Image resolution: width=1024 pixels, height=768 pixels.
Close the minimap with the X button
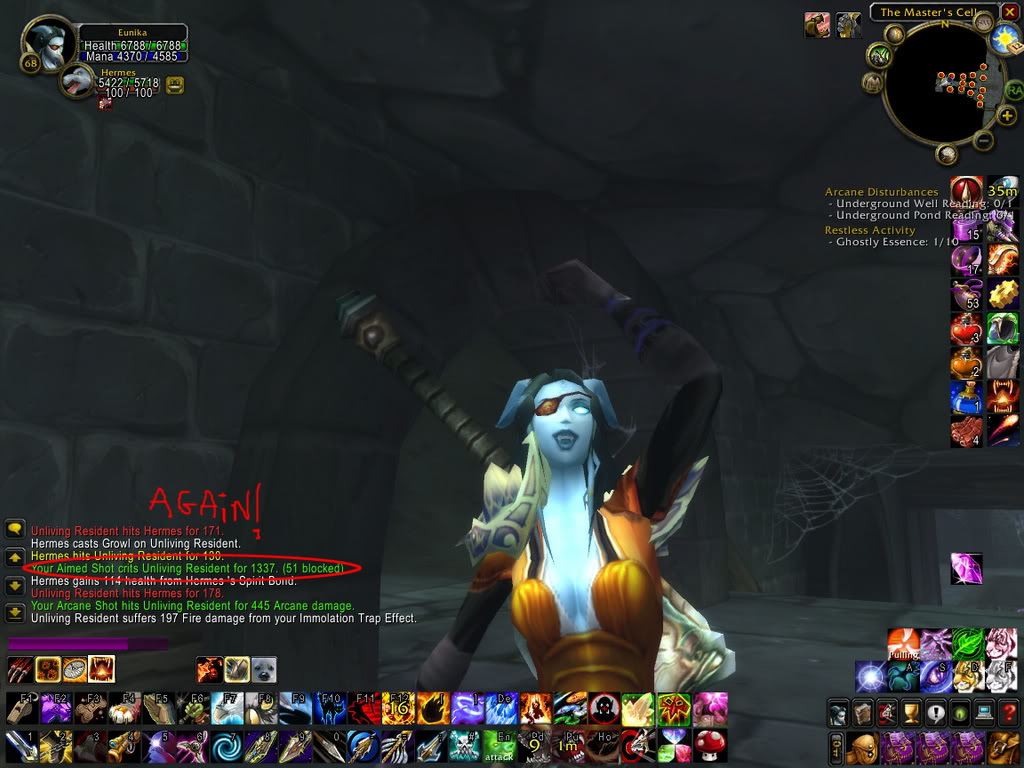[1010, 12]
